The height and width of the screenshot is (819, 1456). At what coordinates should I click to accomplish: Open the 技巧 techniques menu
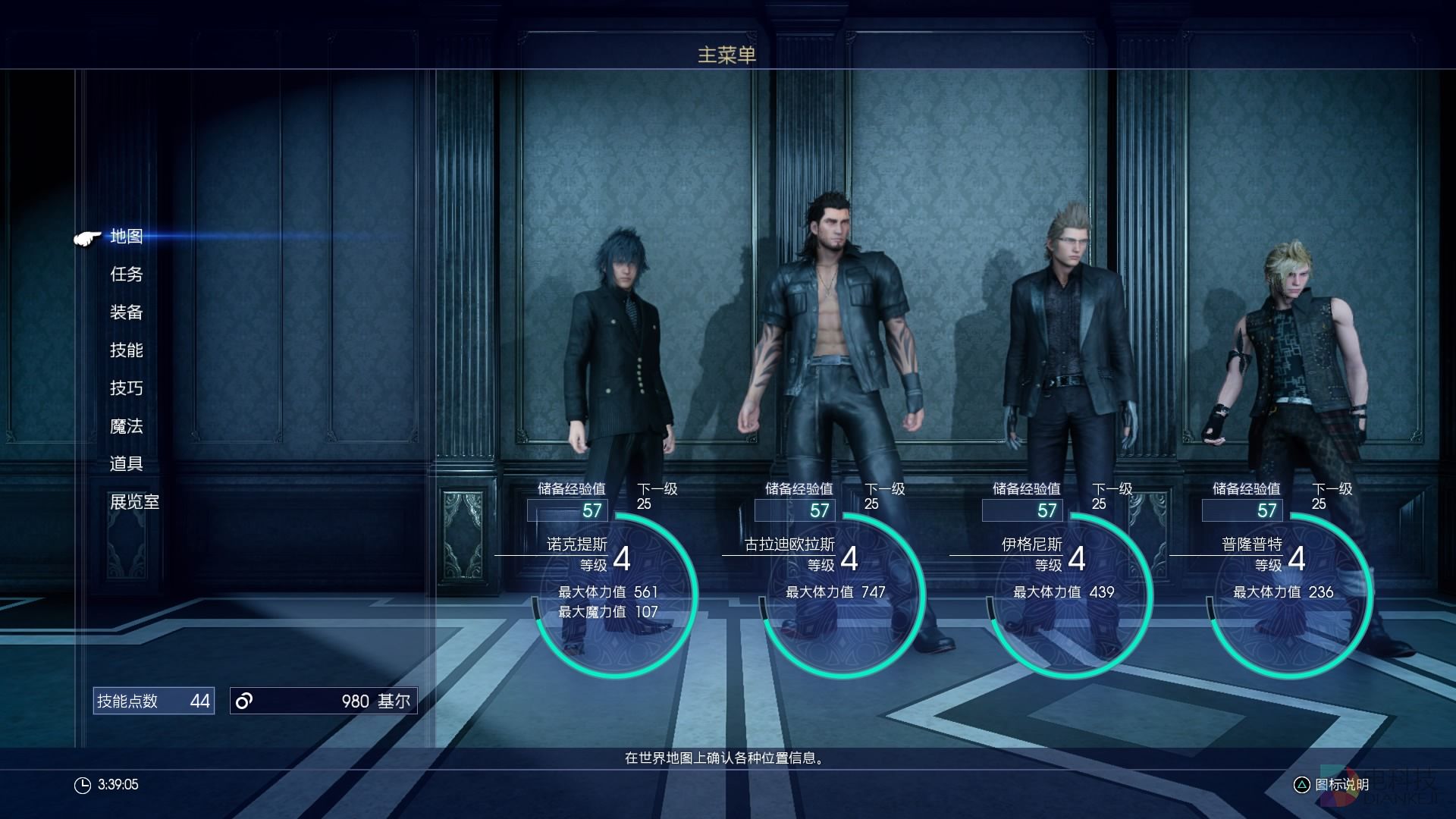(x=127, y=388)
